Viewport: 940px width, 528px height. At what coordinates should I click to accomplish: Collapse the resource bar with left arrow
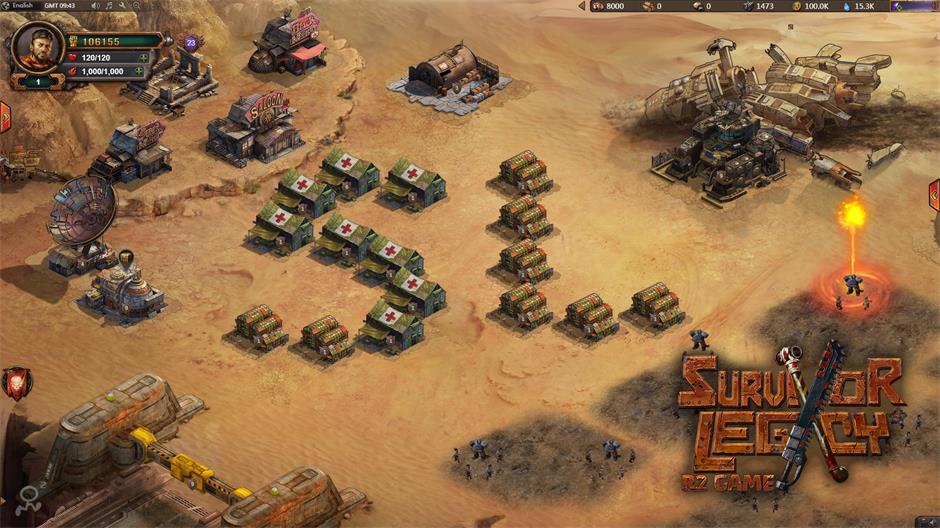coord(583,6)
